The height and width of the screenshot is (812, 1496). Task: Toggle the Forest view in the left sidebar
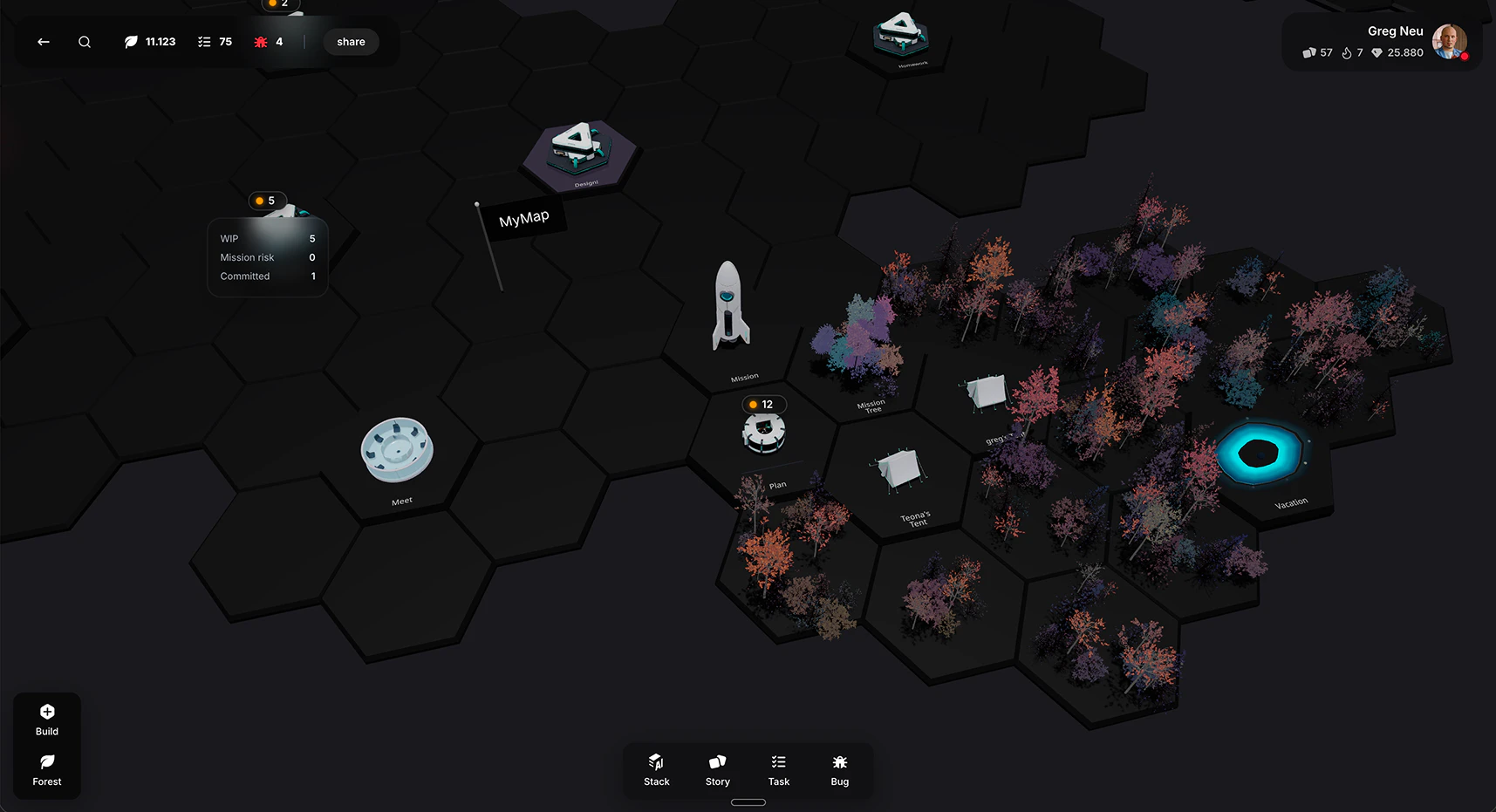pos(46,761)
